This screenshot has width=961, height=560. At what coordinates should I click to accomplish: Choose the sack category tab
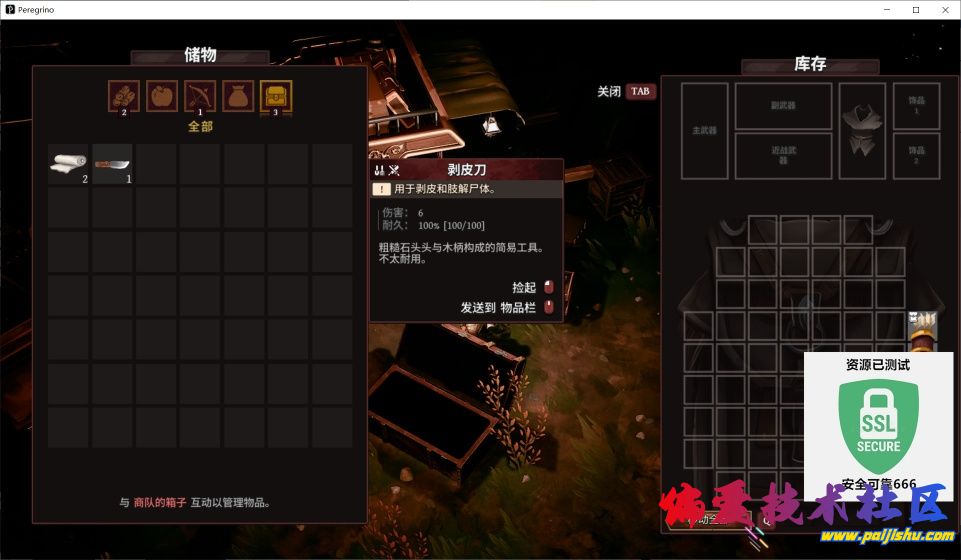[x=238, y=96]
